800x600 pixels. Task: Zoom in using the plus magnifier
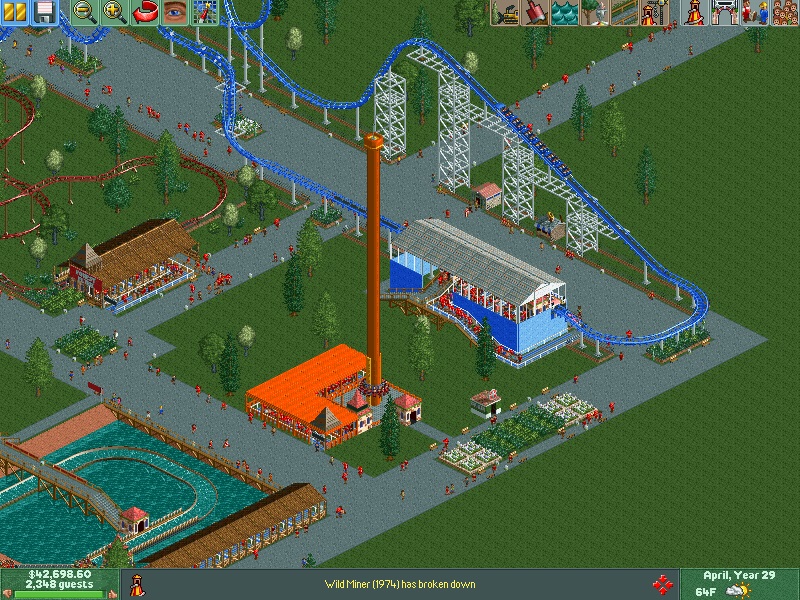click(x=115, y=12)
